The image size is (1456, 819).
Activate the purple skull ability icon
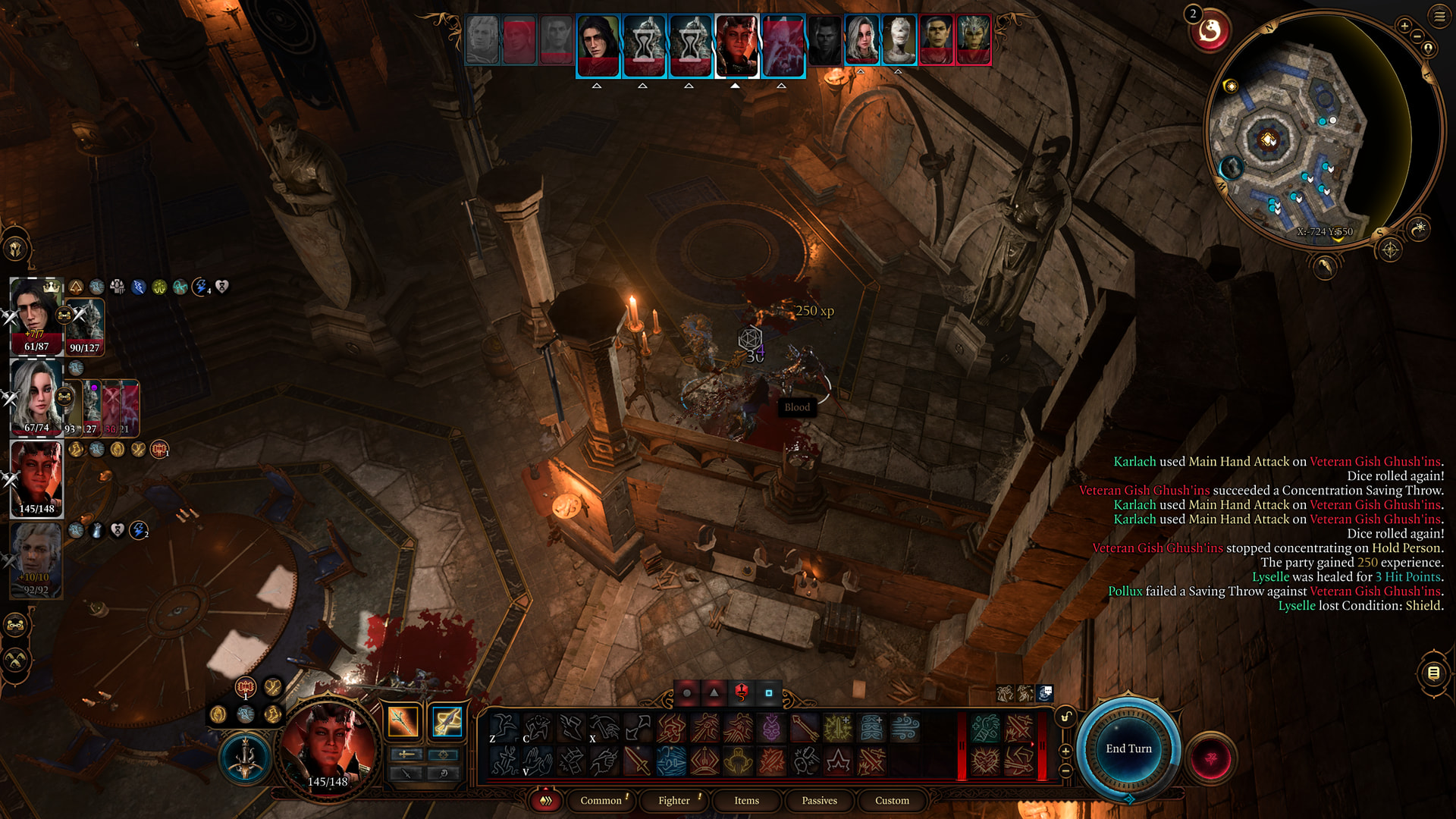tap(771, 729)
